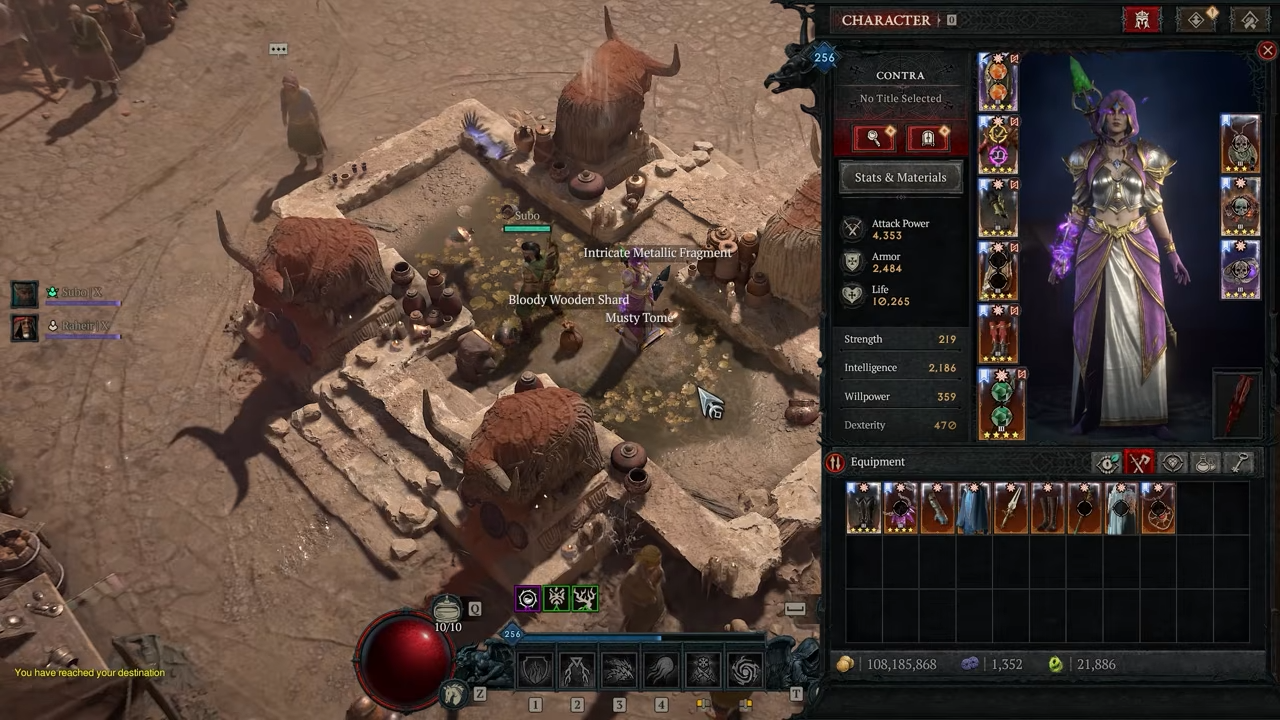
Task: Summon the mount with the horse icon
Action: coord(455,692)
